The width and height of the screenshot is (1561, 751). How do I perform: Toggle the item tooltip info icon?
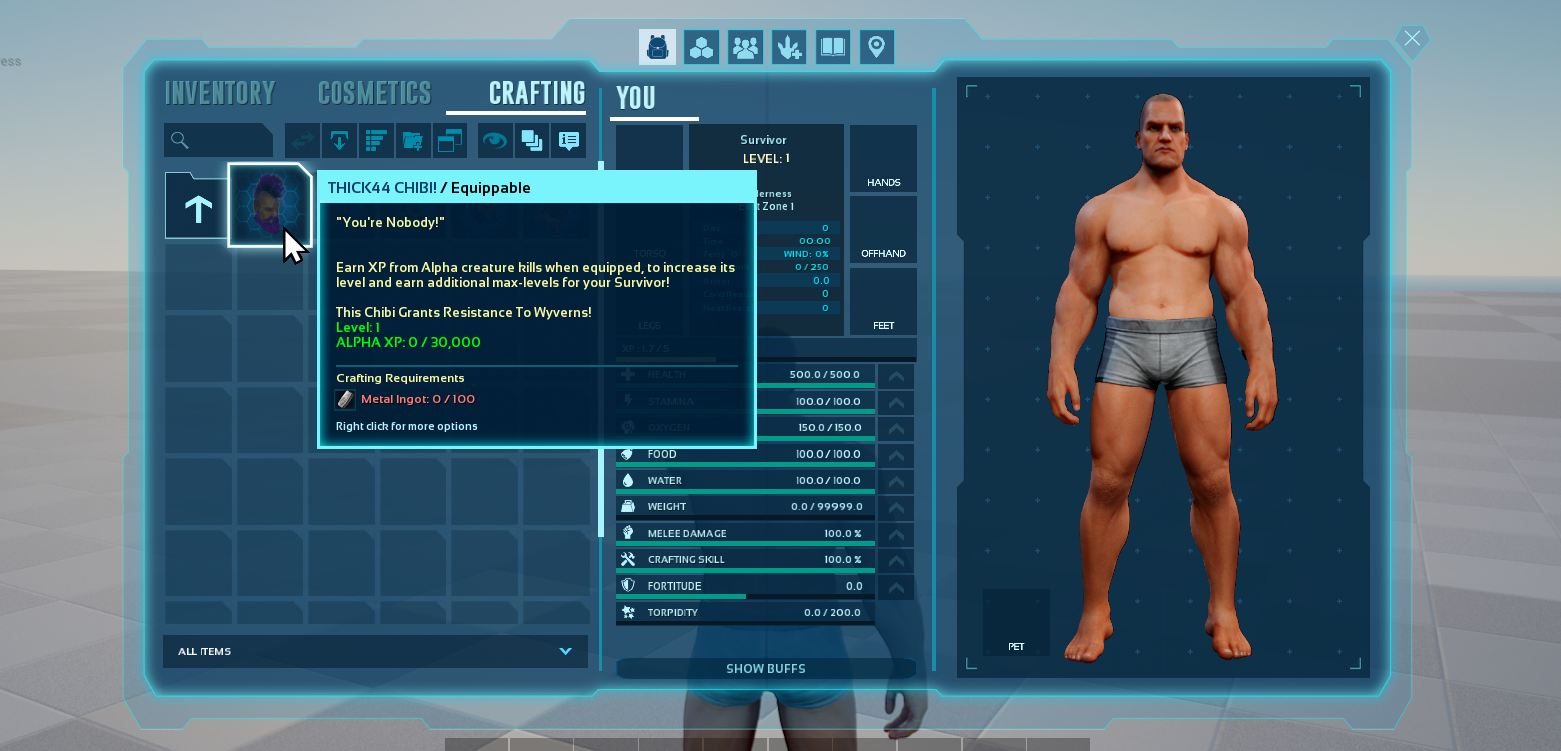569,141
